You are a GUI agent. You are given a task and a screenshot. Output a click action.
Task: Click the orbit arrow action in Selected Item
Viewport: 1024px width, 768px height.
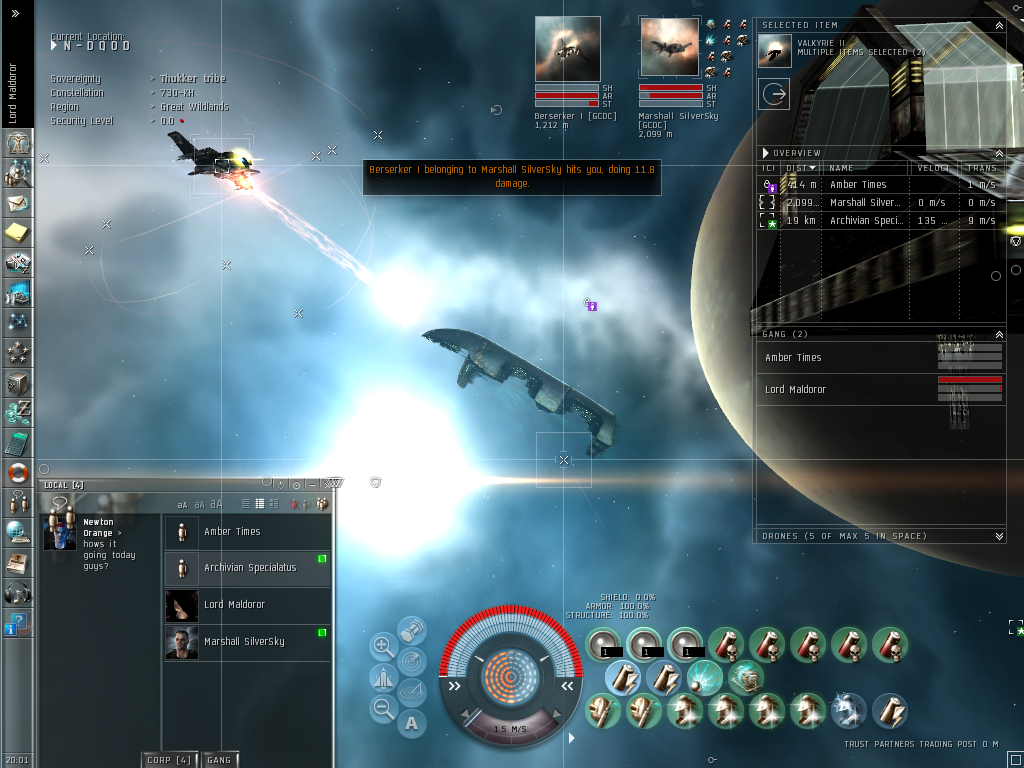(774, 95)
